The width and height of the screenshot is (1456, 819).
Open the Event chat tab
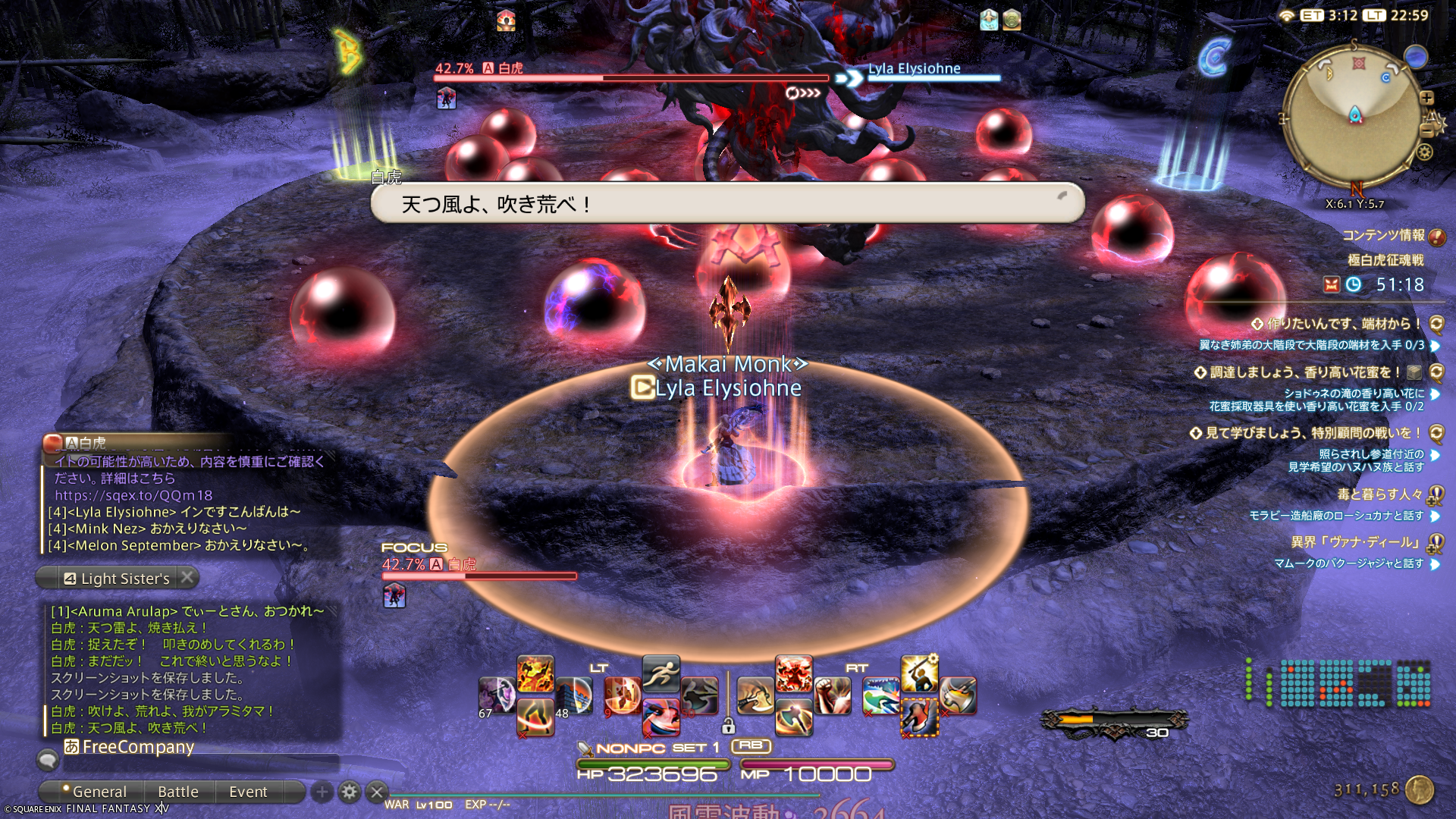click(x=248, y=792)
